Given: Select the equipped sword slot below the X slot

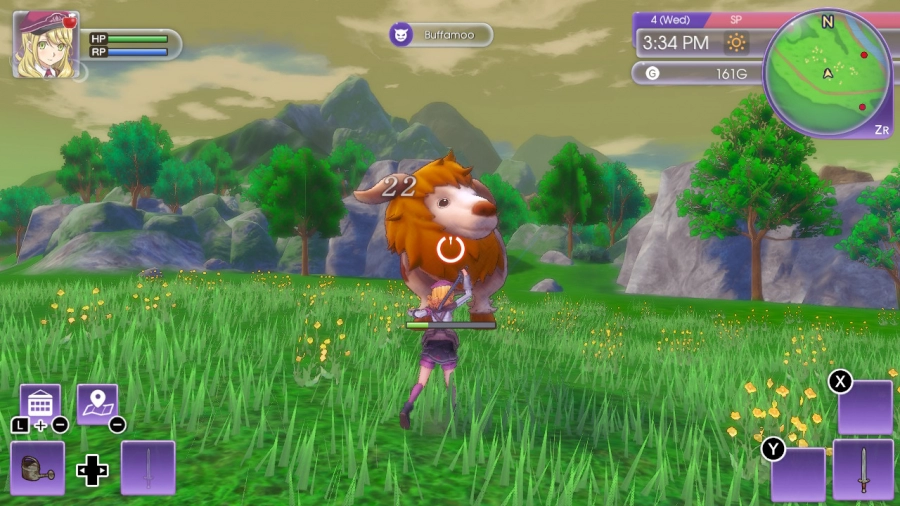Looking at the screenshot, I should pyautogui.click(x=863, y=469).
